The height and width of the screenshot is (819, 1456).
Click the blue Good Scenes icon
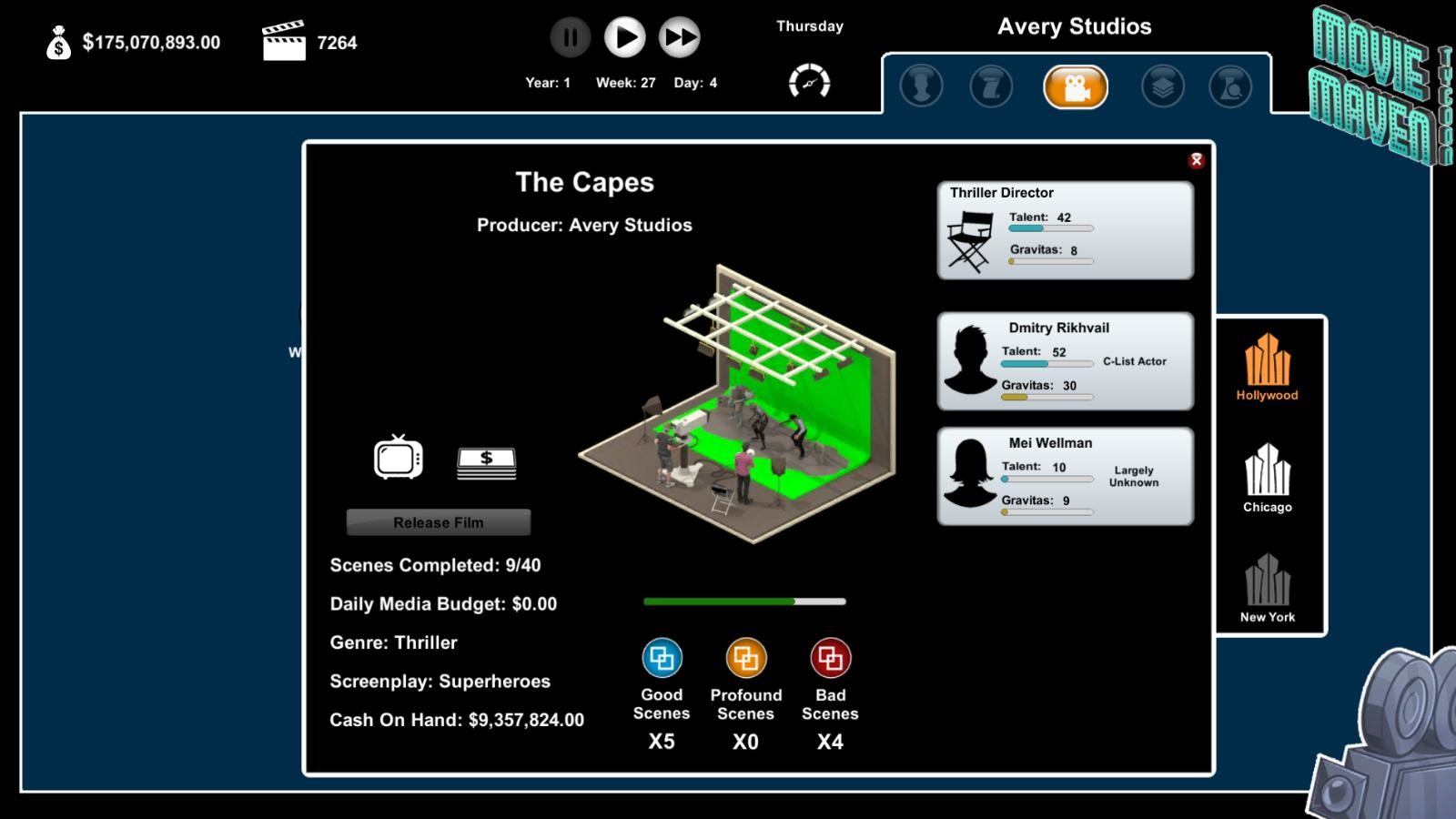[x=662, y=656]
